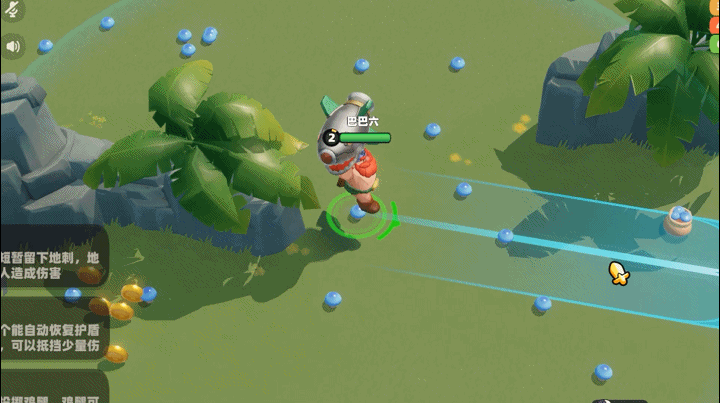Toggle the speaker sound icon
Screen dimensions: 720x403
tap(13, 45)
